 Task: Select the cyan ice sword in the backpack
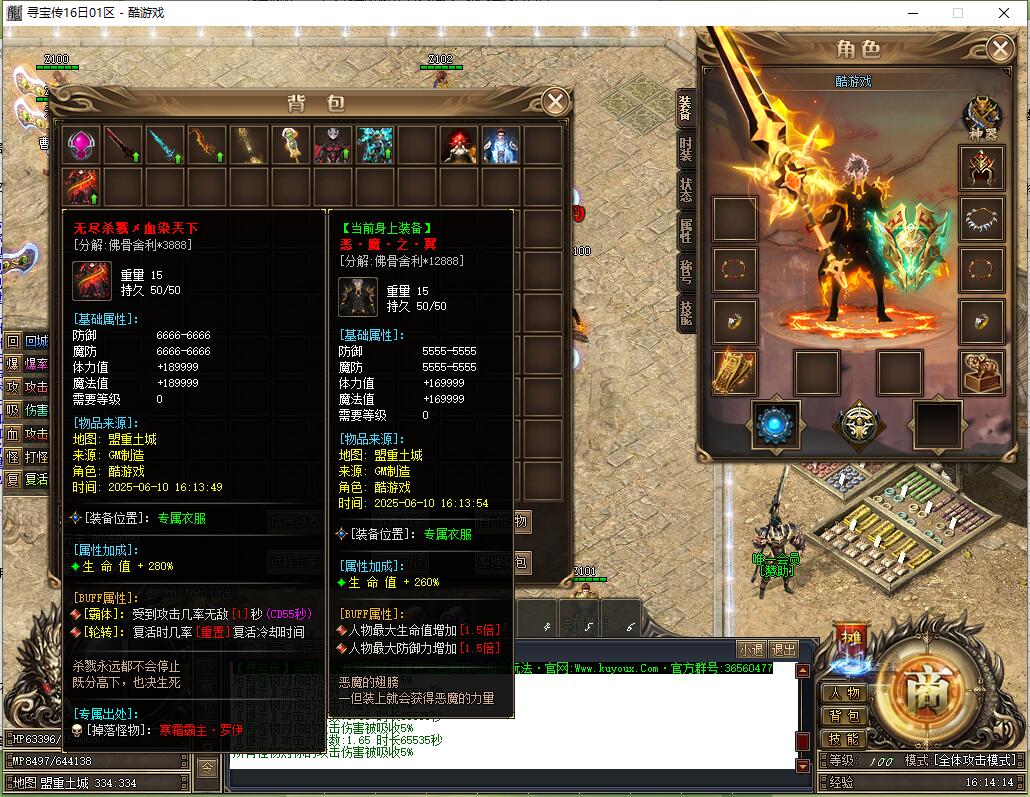click(x=165, y=146)
